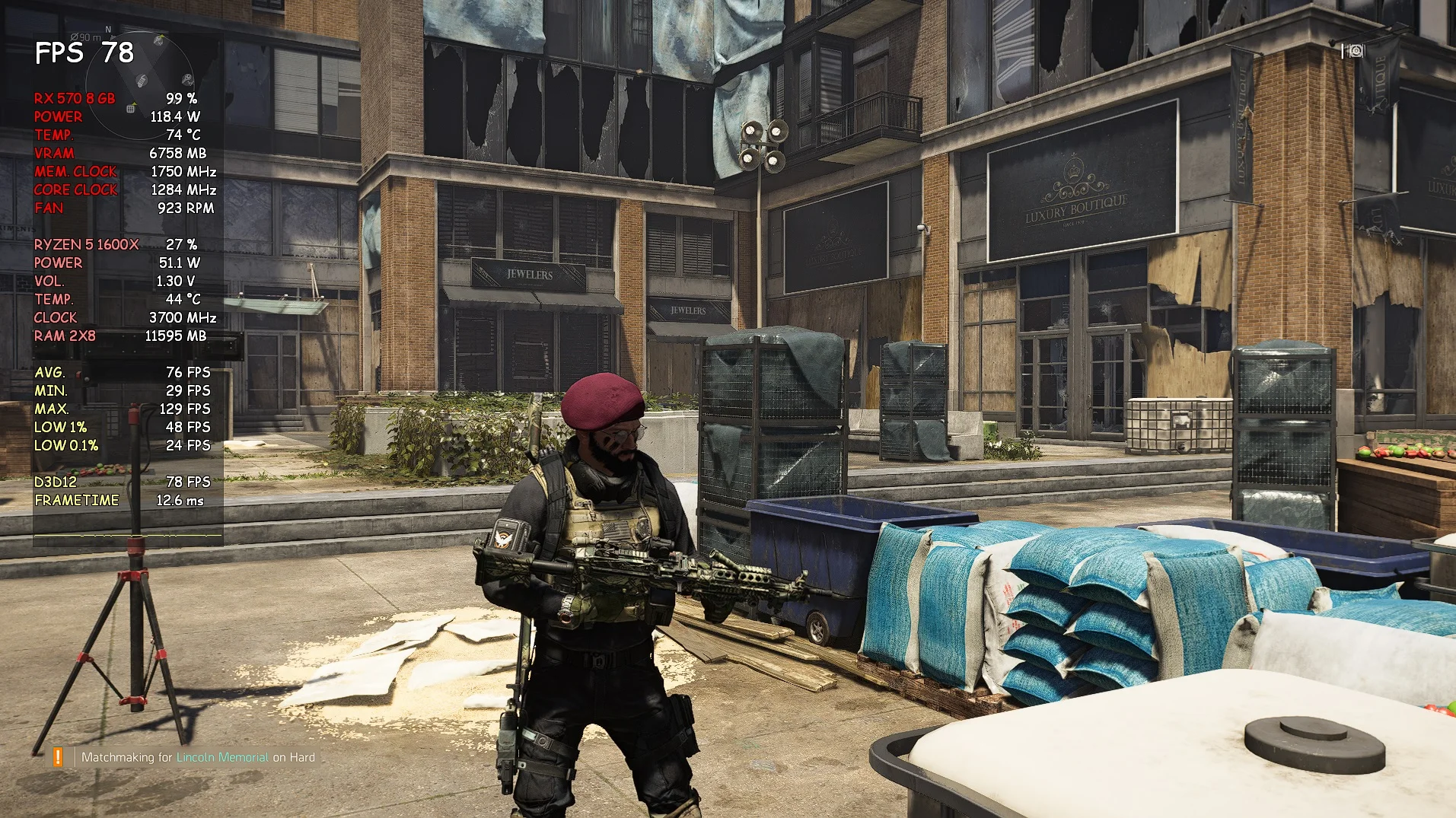
Task: Toggle the MEM. CLOCK overlay readout
Action: pyautogui.click(x=74, y=171)
